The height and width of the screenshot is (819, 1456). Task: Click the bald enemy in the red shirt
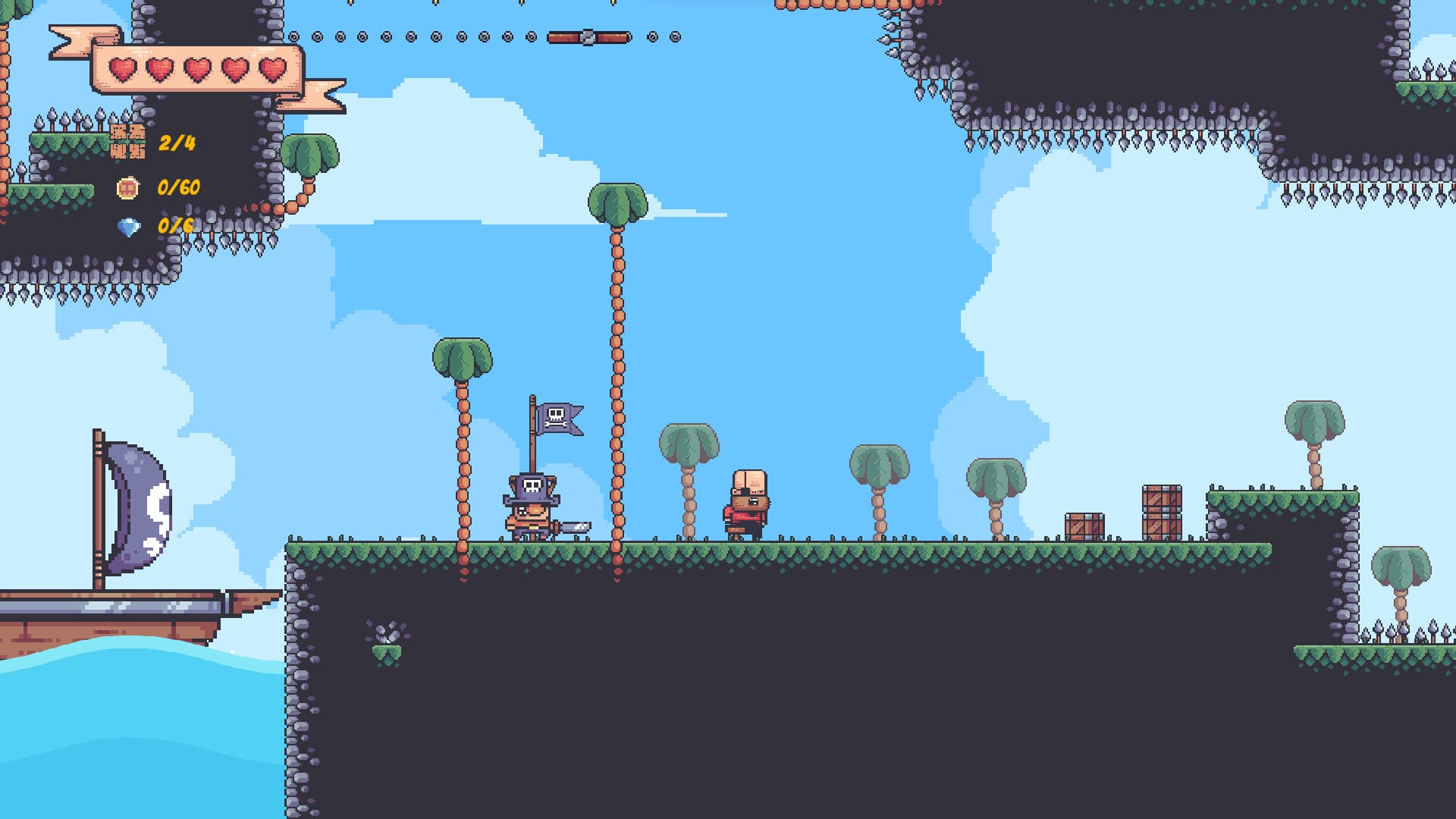point(747,502)
